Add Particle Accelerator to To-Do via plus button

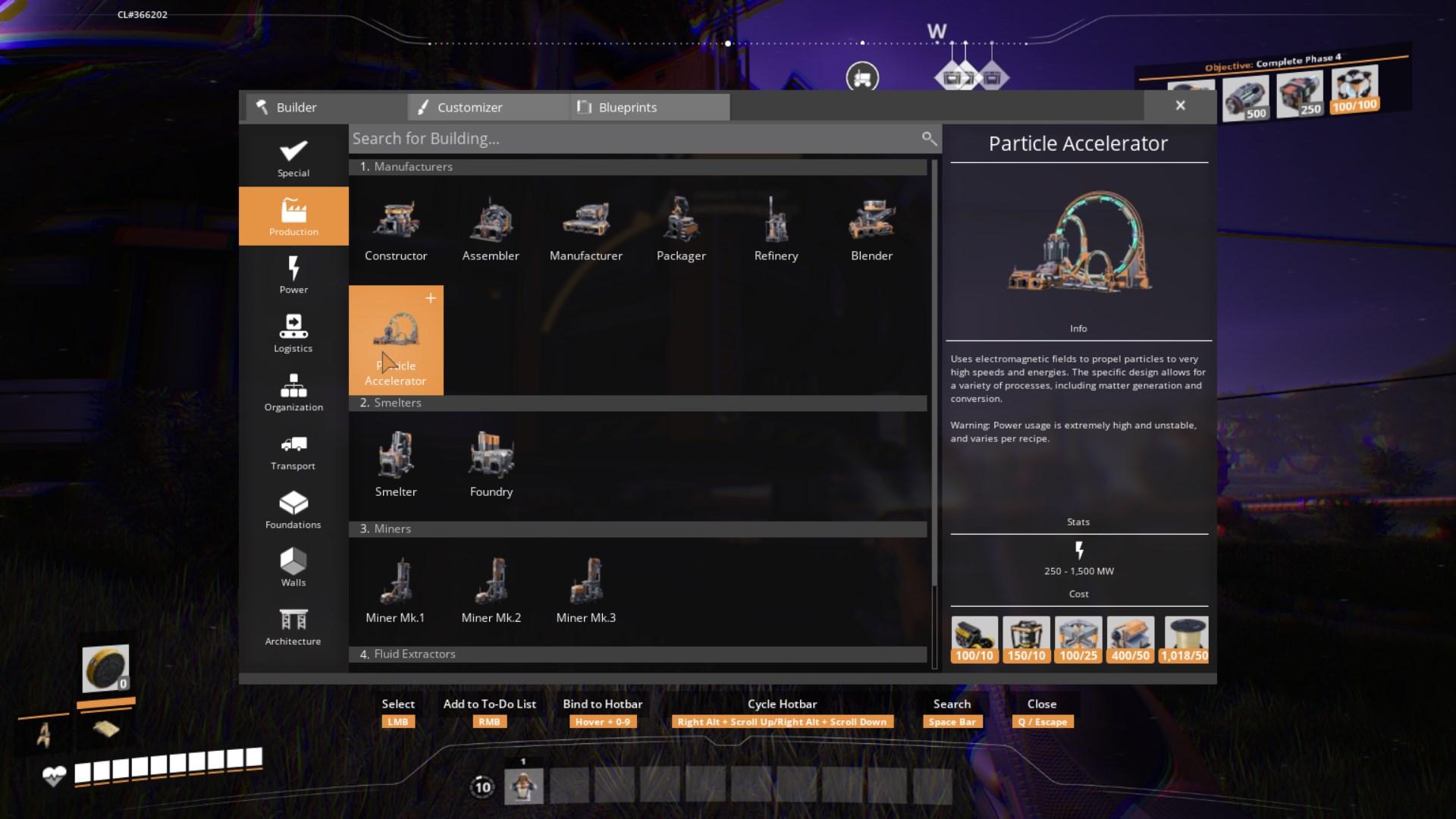(x=430, y=298)
